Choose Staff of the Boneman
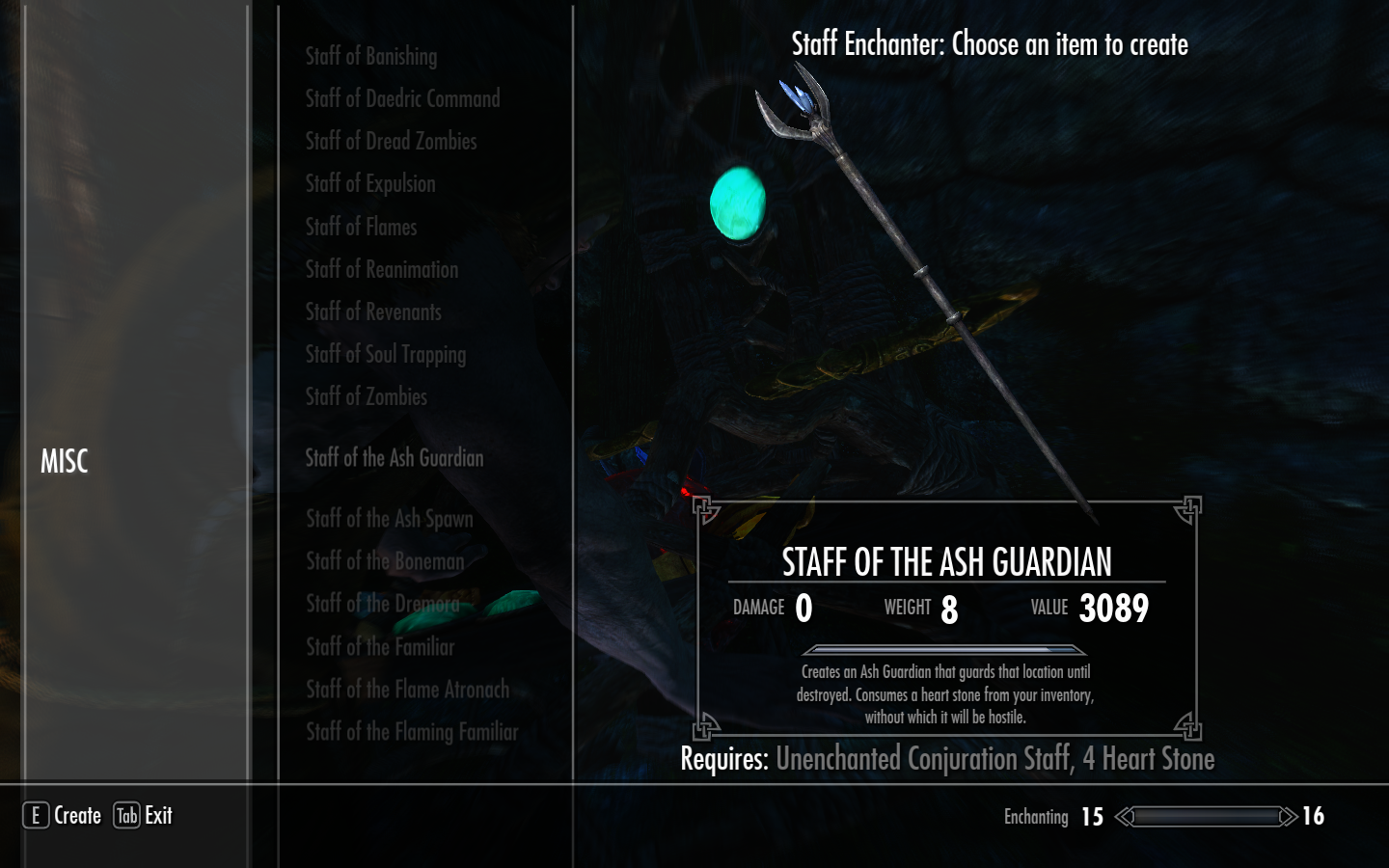 (385, 561)
